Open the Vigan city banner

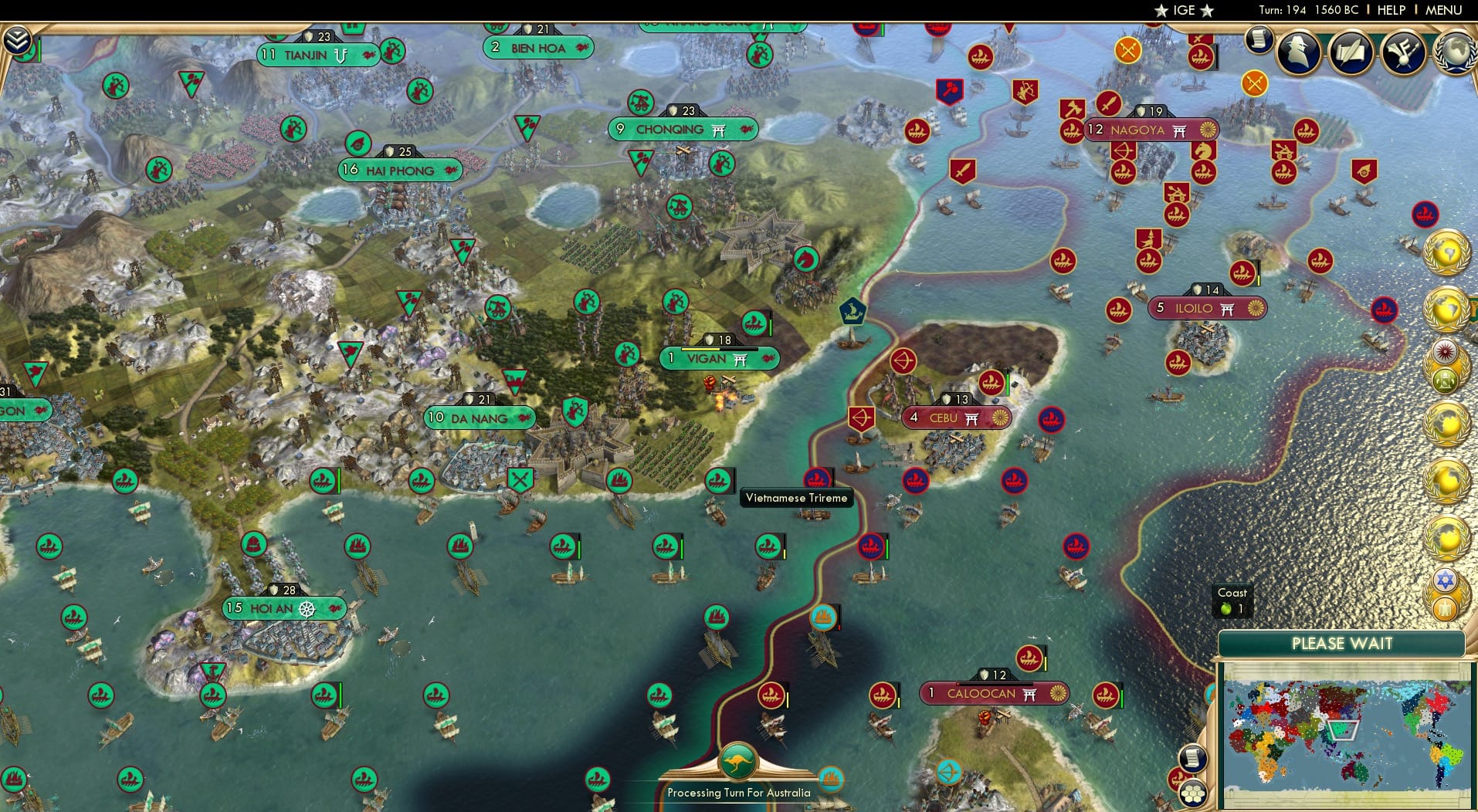click(x=718, y=359)
